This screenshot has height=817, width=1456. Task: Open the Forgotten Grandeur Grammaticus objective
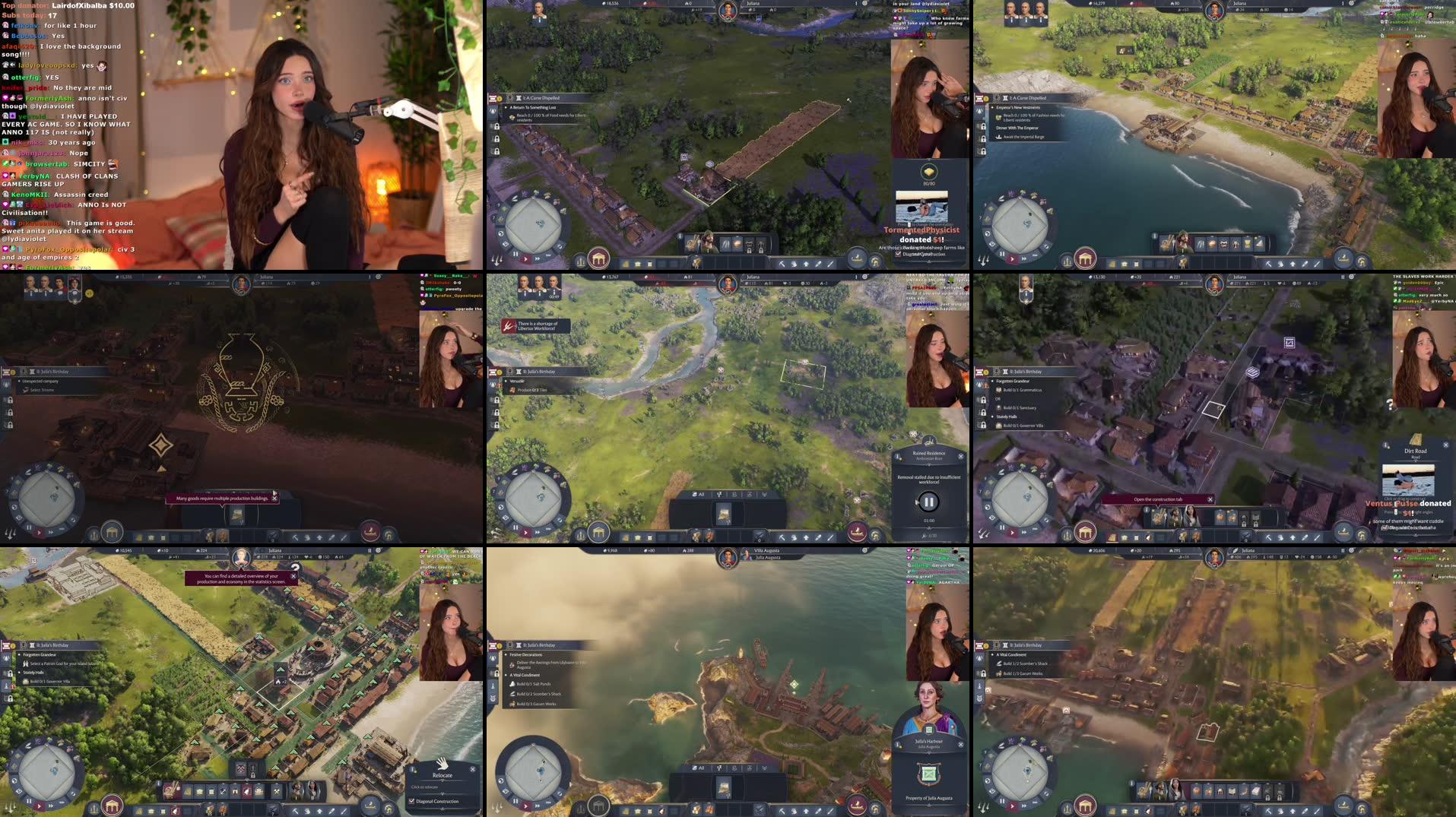click(x=1022, y=390)
